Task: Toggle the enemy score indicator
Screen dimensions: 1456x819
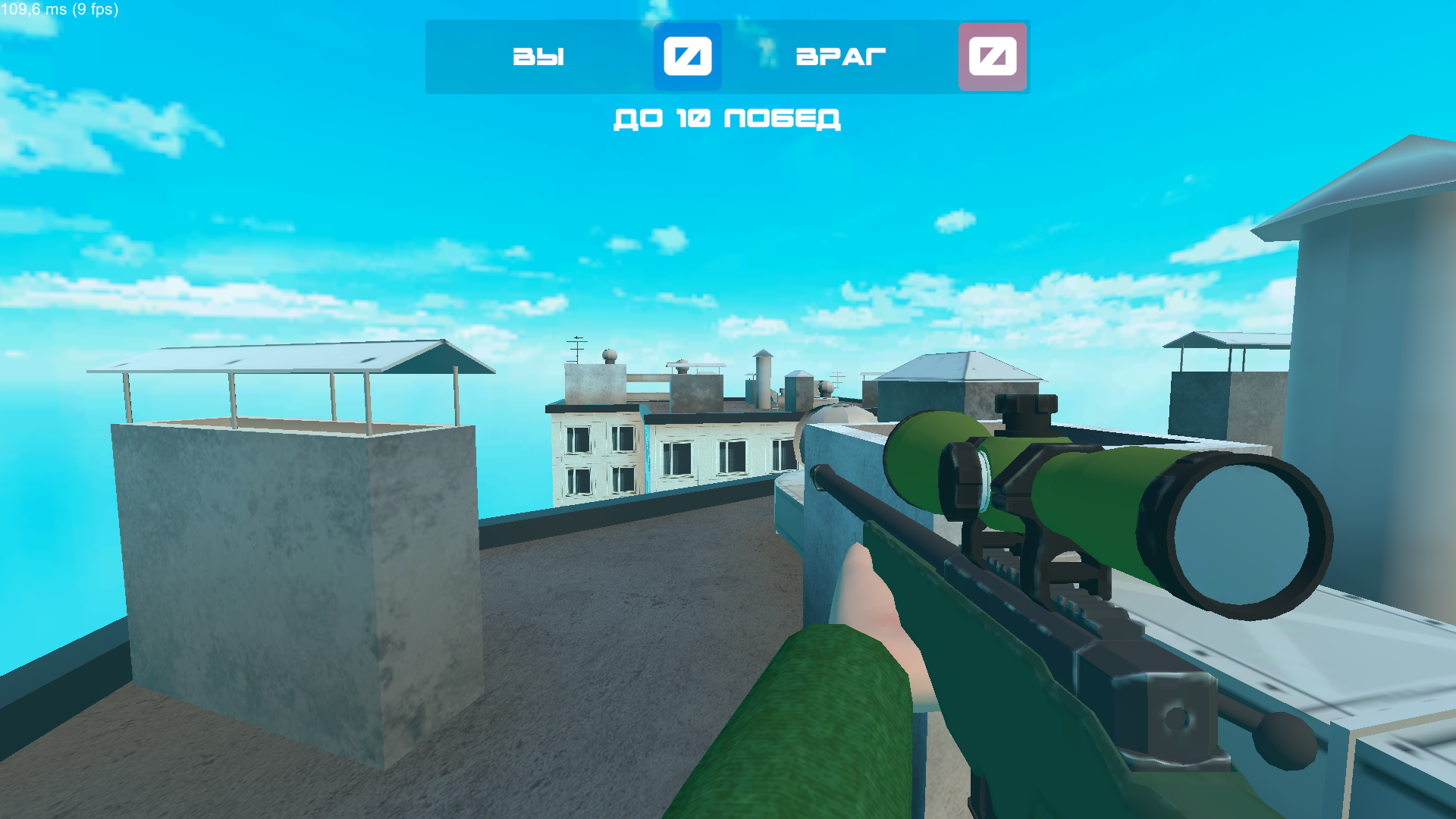Action: pos(992,56)
